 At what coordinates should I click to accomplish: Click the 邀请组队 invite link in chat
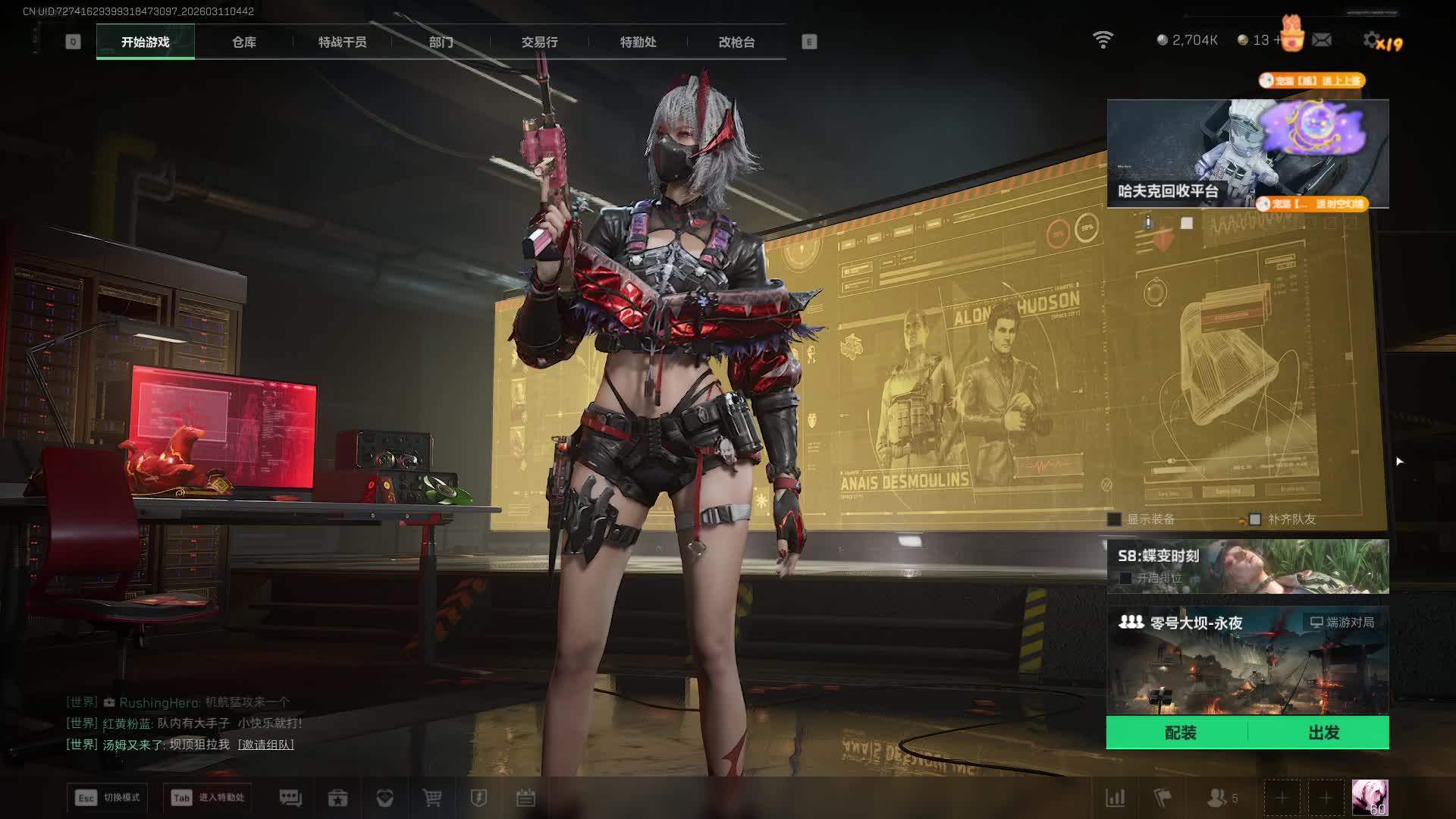266,745
